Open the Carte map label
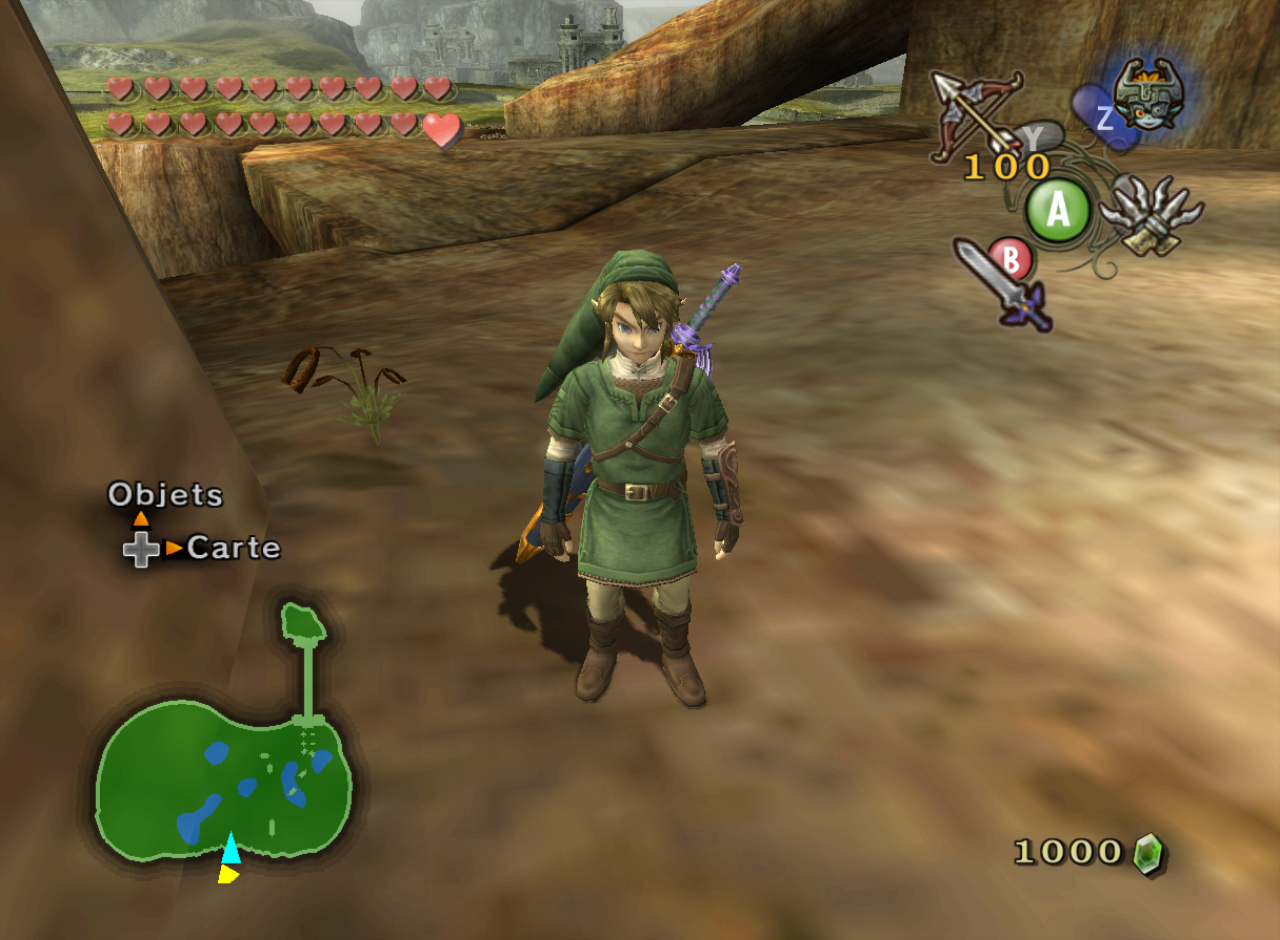The width and height of the screenshot is (1280, 940). tap(233, 547)
